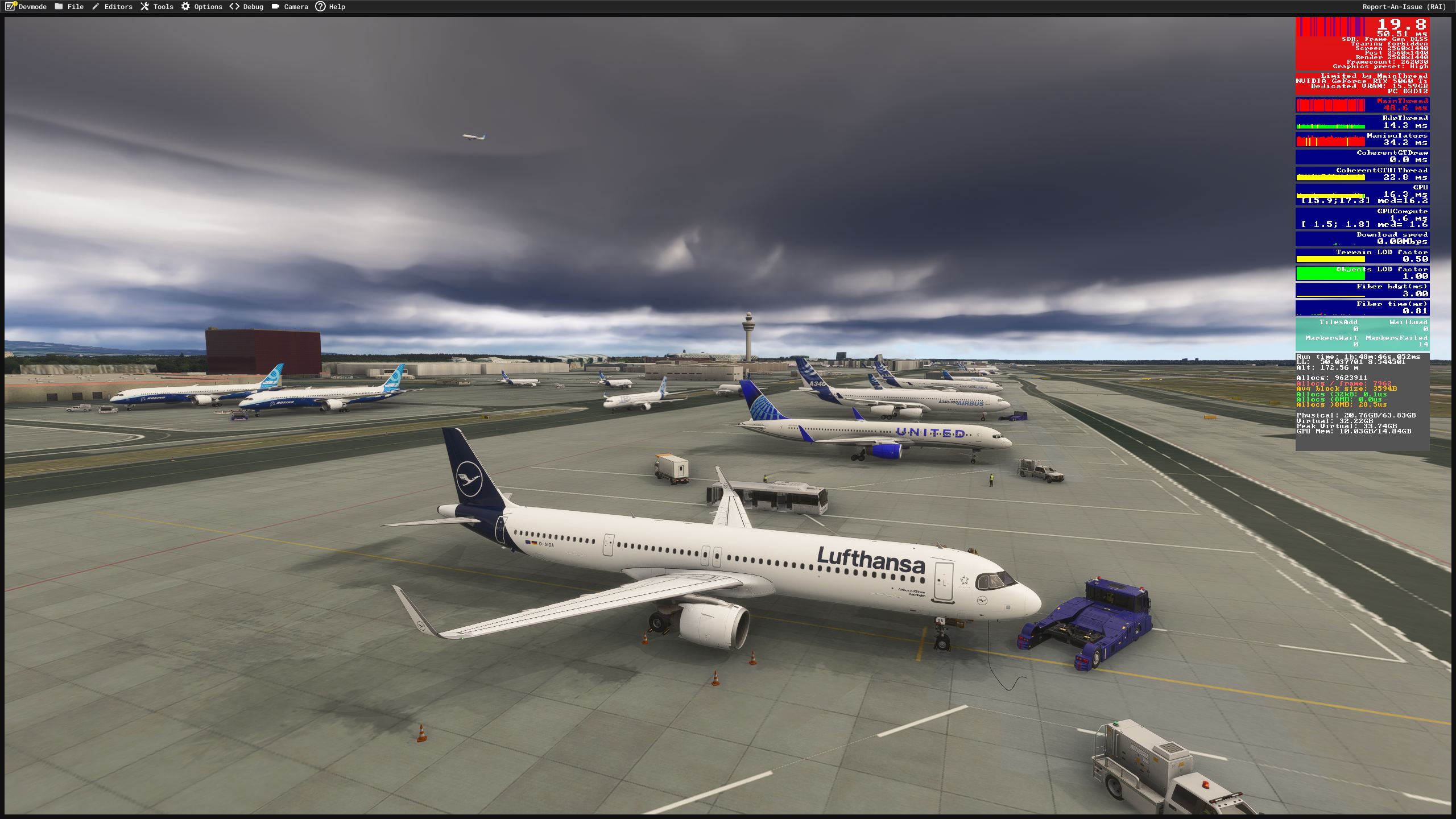
Task: Open Options via the gear icon
Action: pos(185,7)
